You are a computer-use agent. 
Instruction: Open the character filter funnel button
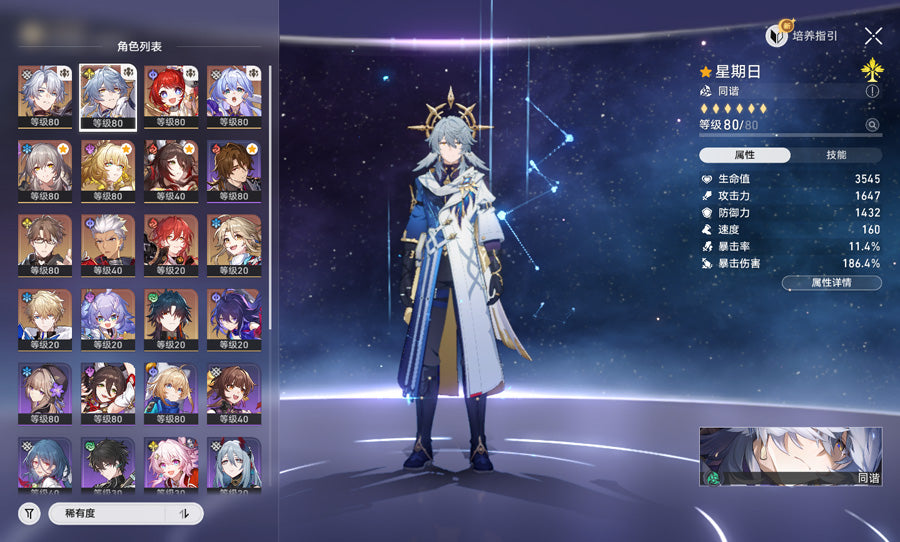click(x=30, y=514)
